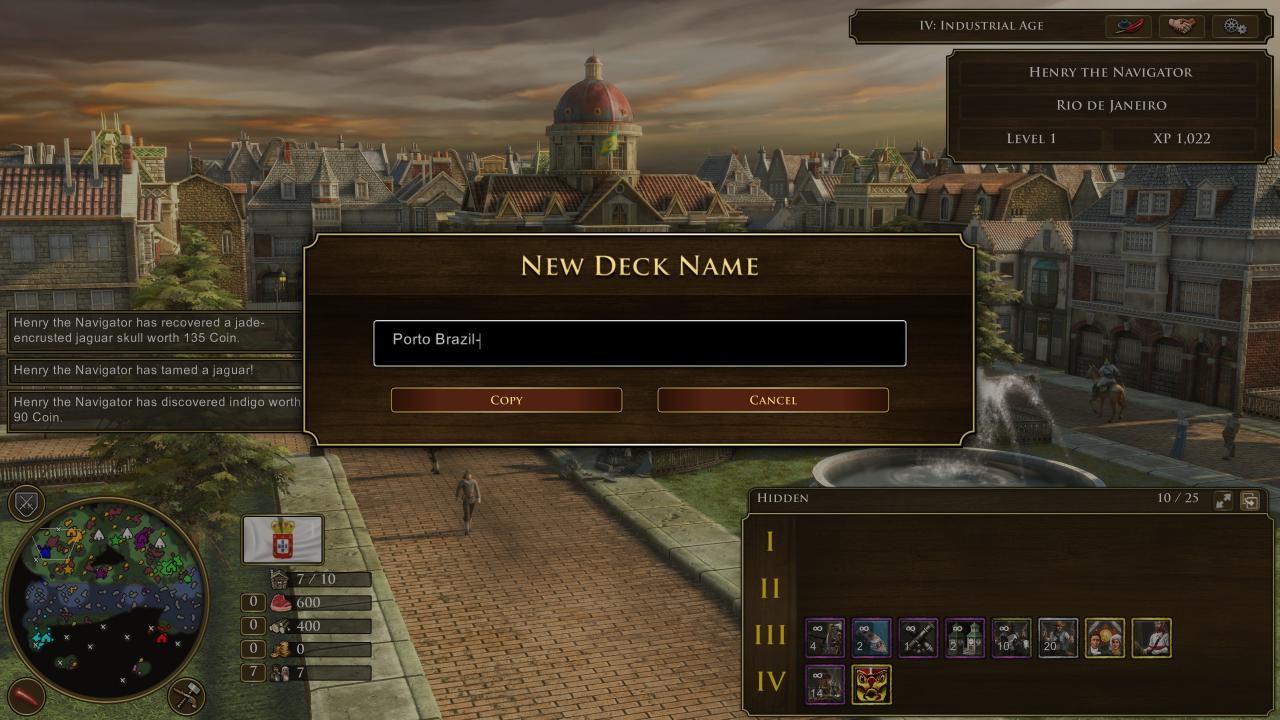Cancel the new deck name dialog
Screen dimensions: 1280x720
point(773,400)
